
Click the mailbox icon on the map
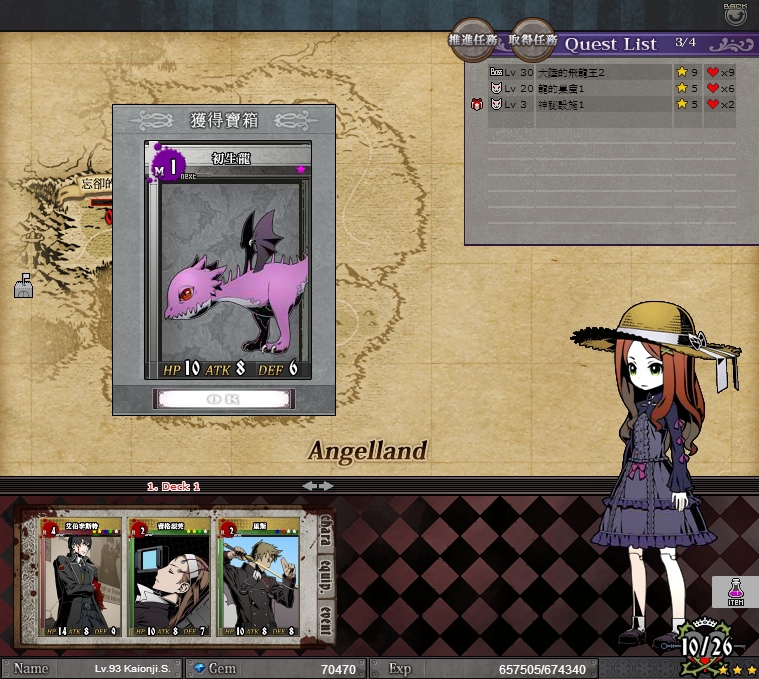tap(24, 287)
